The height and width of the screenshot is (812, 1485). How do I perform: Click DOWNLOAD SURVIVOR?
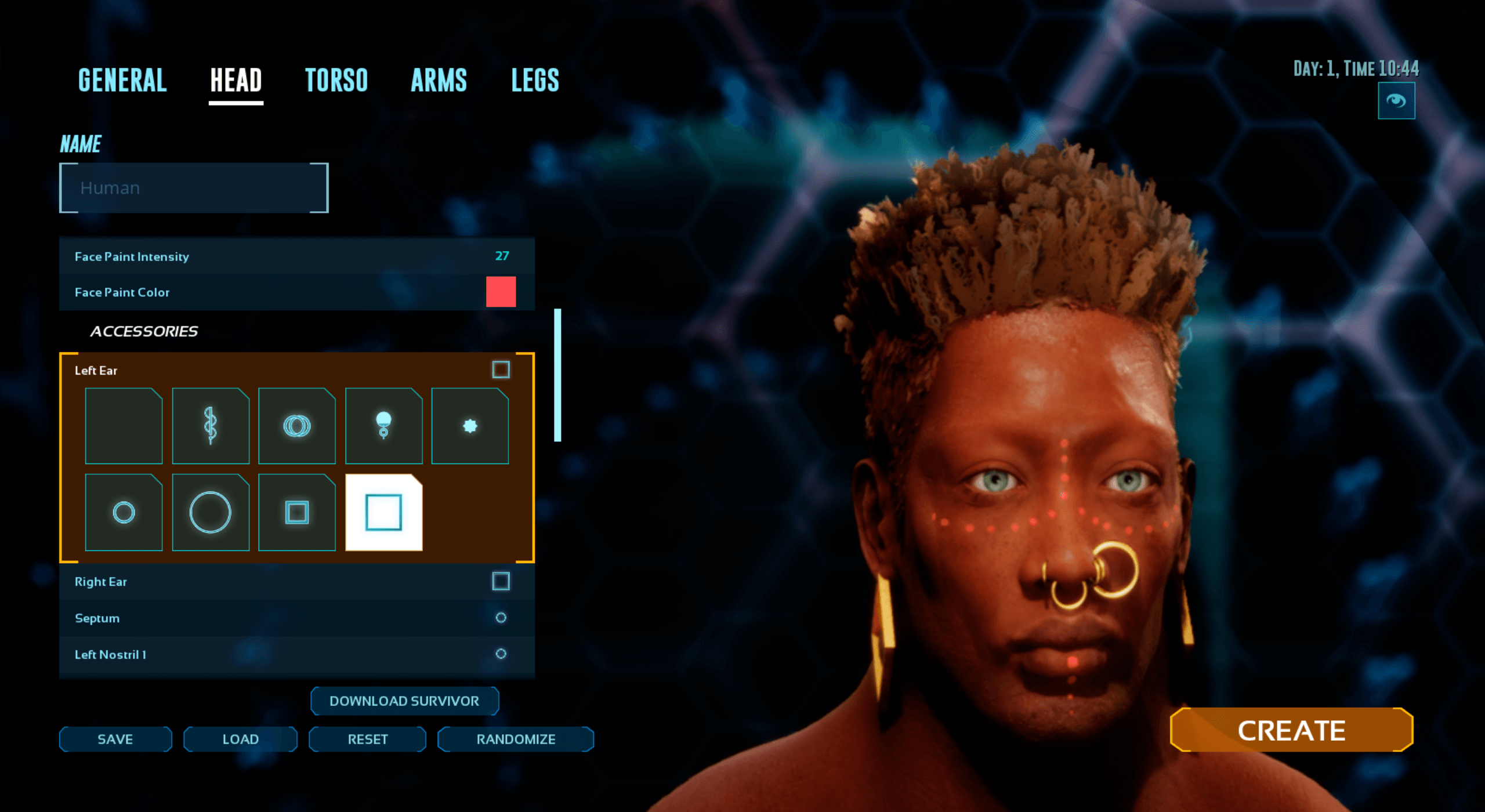[x=404, y=701]
